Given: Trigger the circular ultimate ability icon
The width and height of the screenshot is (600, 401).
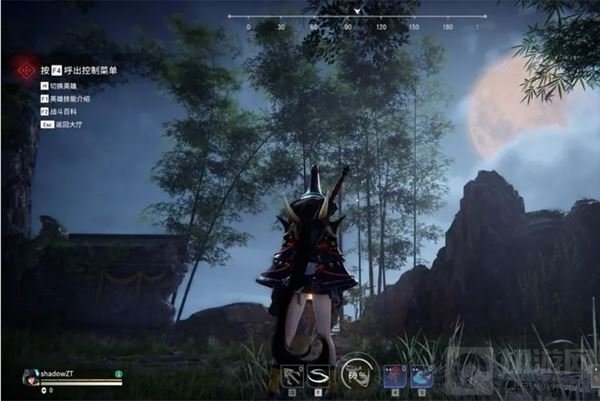Looking at the screenshot, I should tap(357, 374).
